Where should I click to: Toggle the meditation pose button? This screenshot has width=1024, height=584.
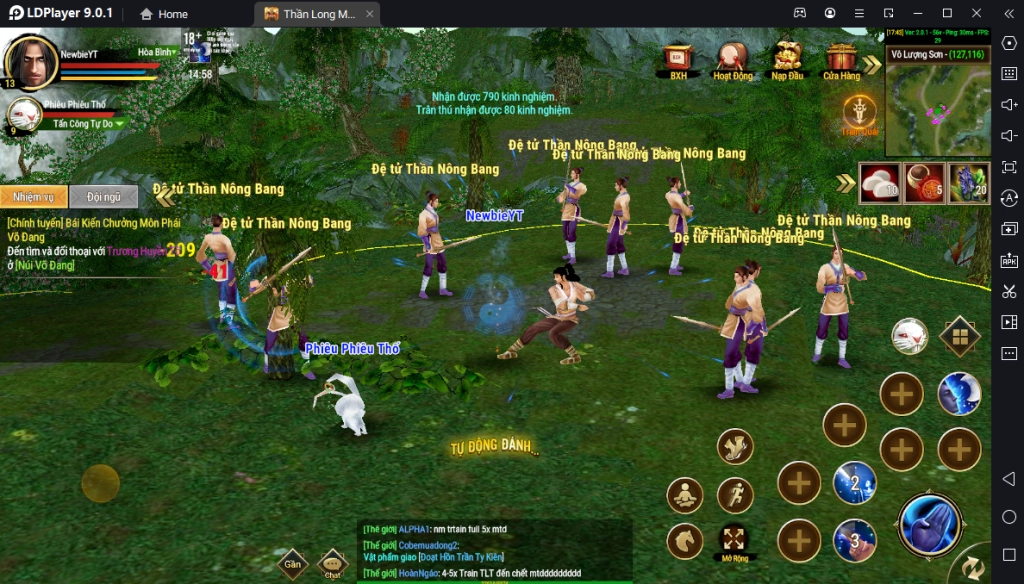[x=684, y=494]
